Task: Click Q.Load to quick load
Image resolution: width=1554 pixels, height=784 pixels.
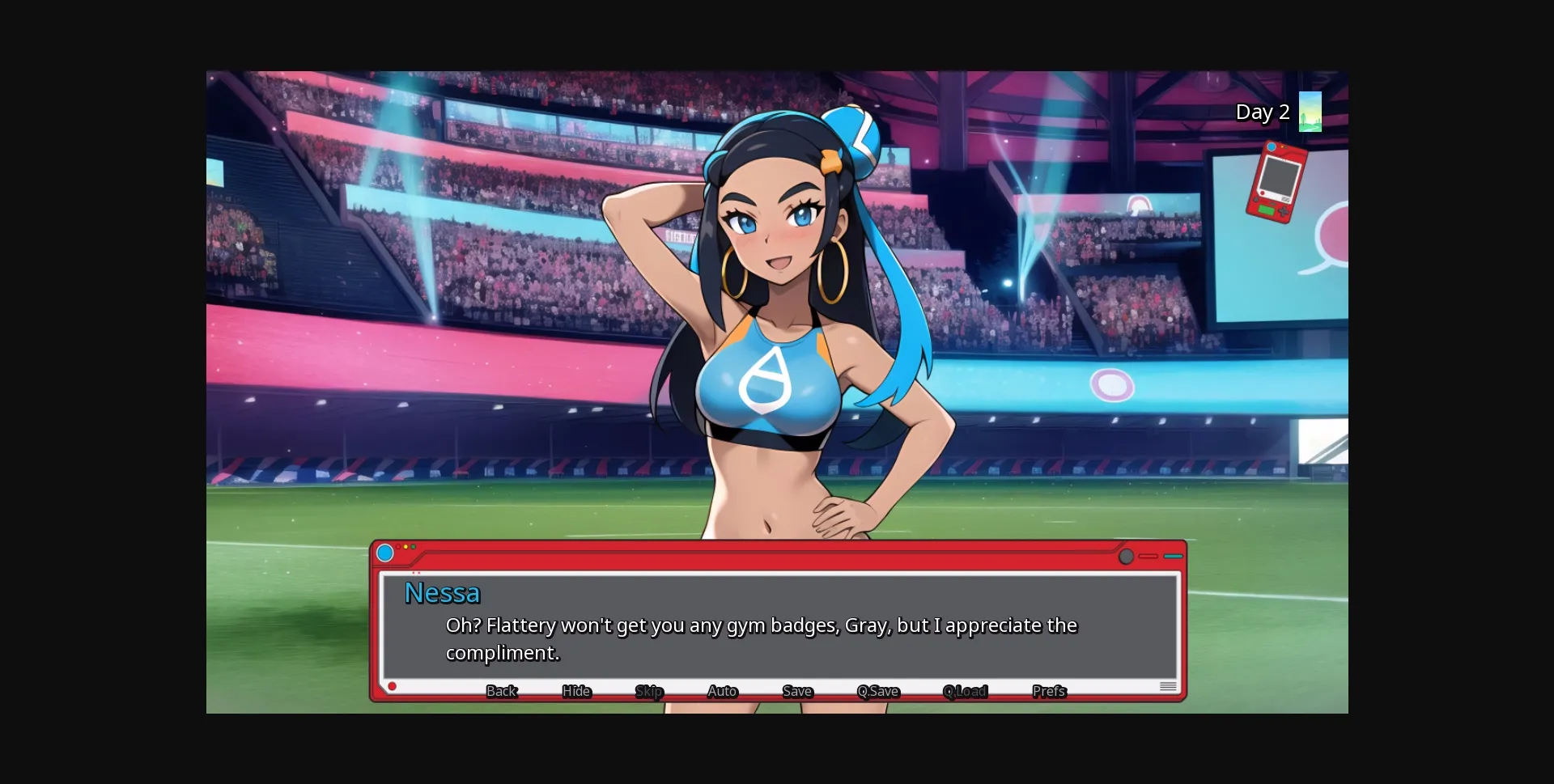Action: click(965, 692)
